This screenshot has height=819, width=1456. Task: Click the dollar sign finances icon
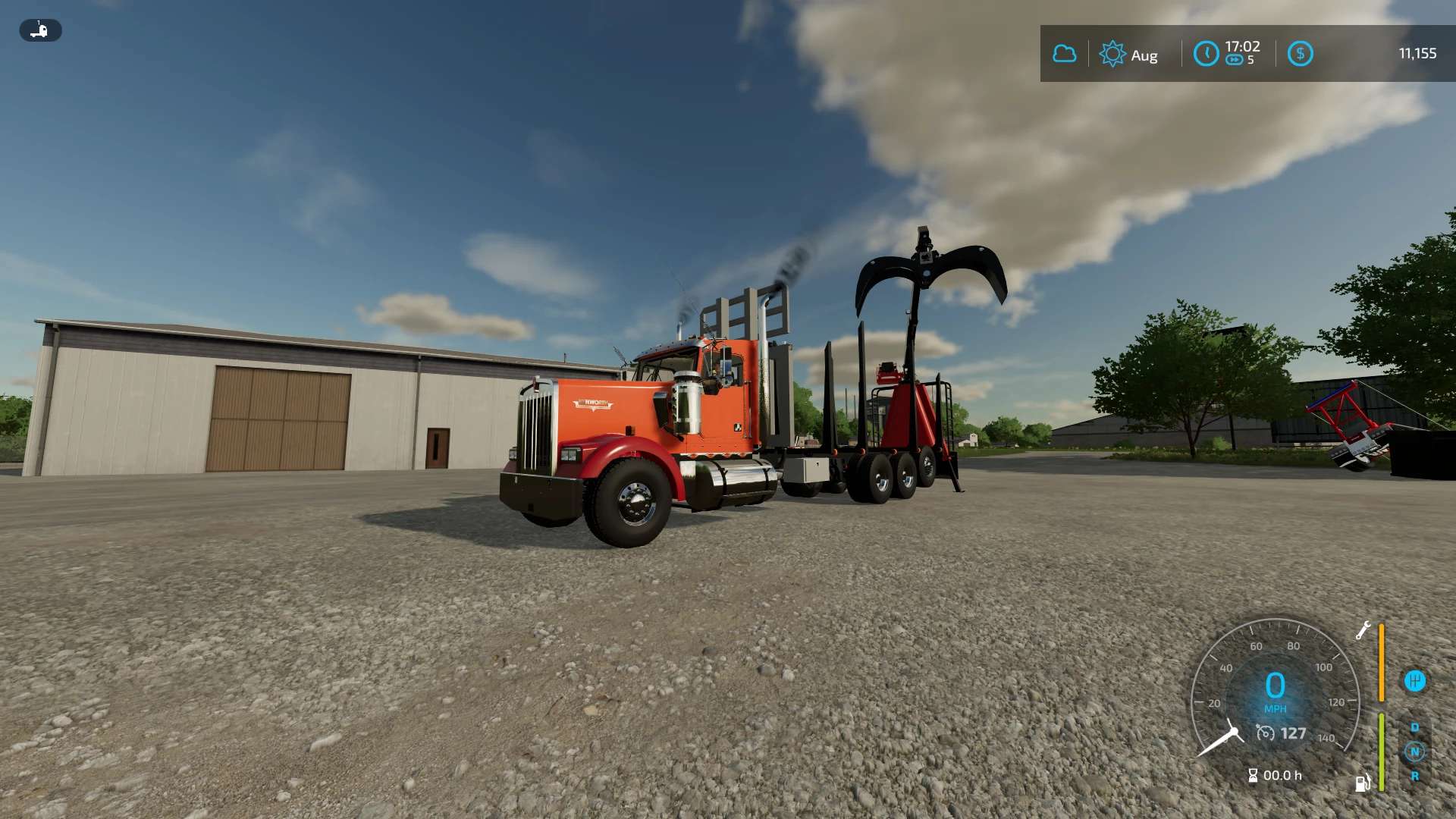(x=1300, y=53)
